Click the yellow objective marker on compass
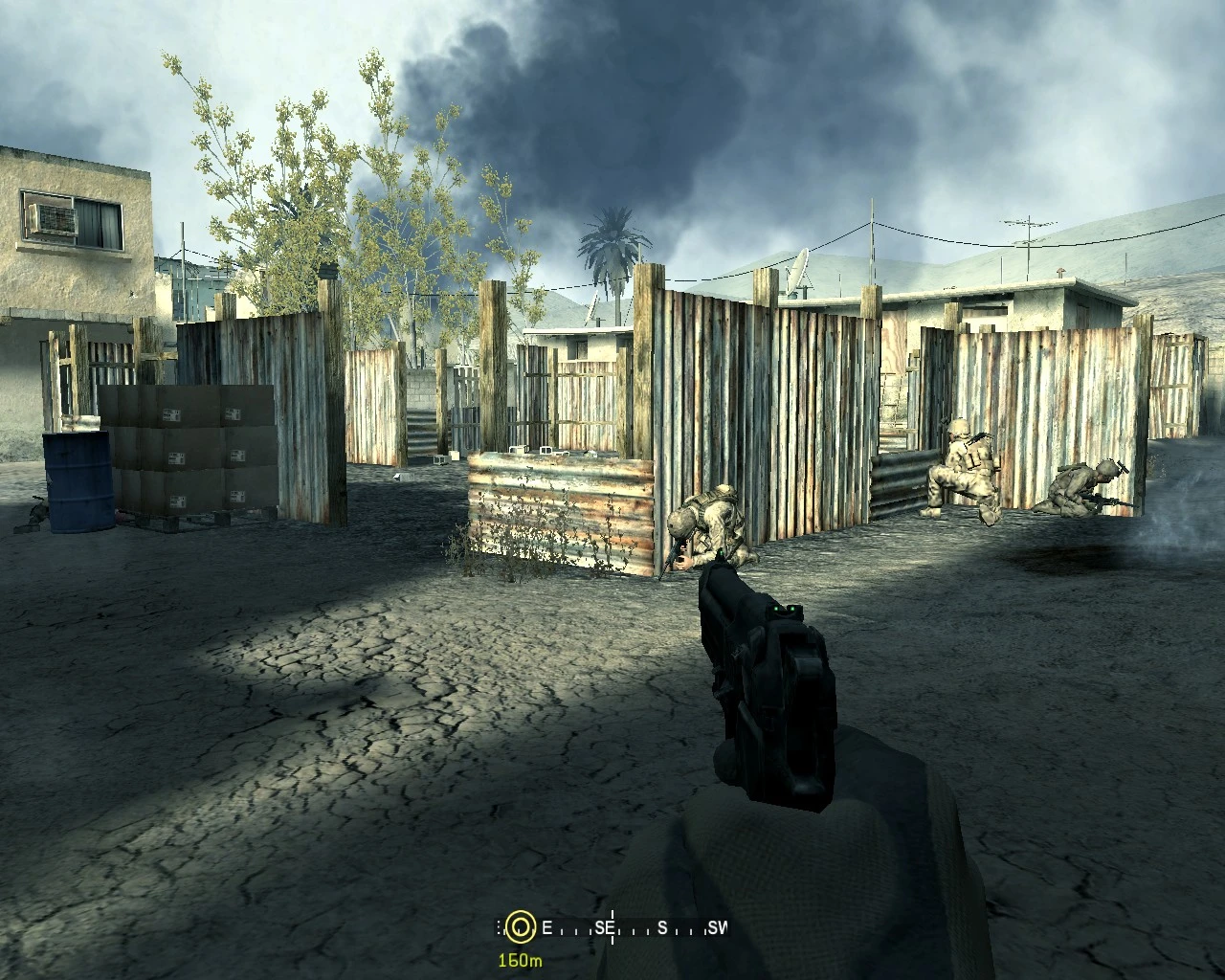Screen dimensions: 1225x980 coord(520,926)
